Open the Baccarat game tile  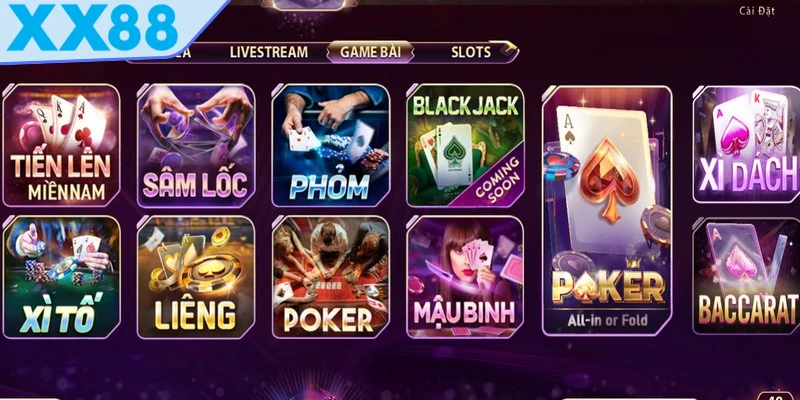[x=747, y=277]
